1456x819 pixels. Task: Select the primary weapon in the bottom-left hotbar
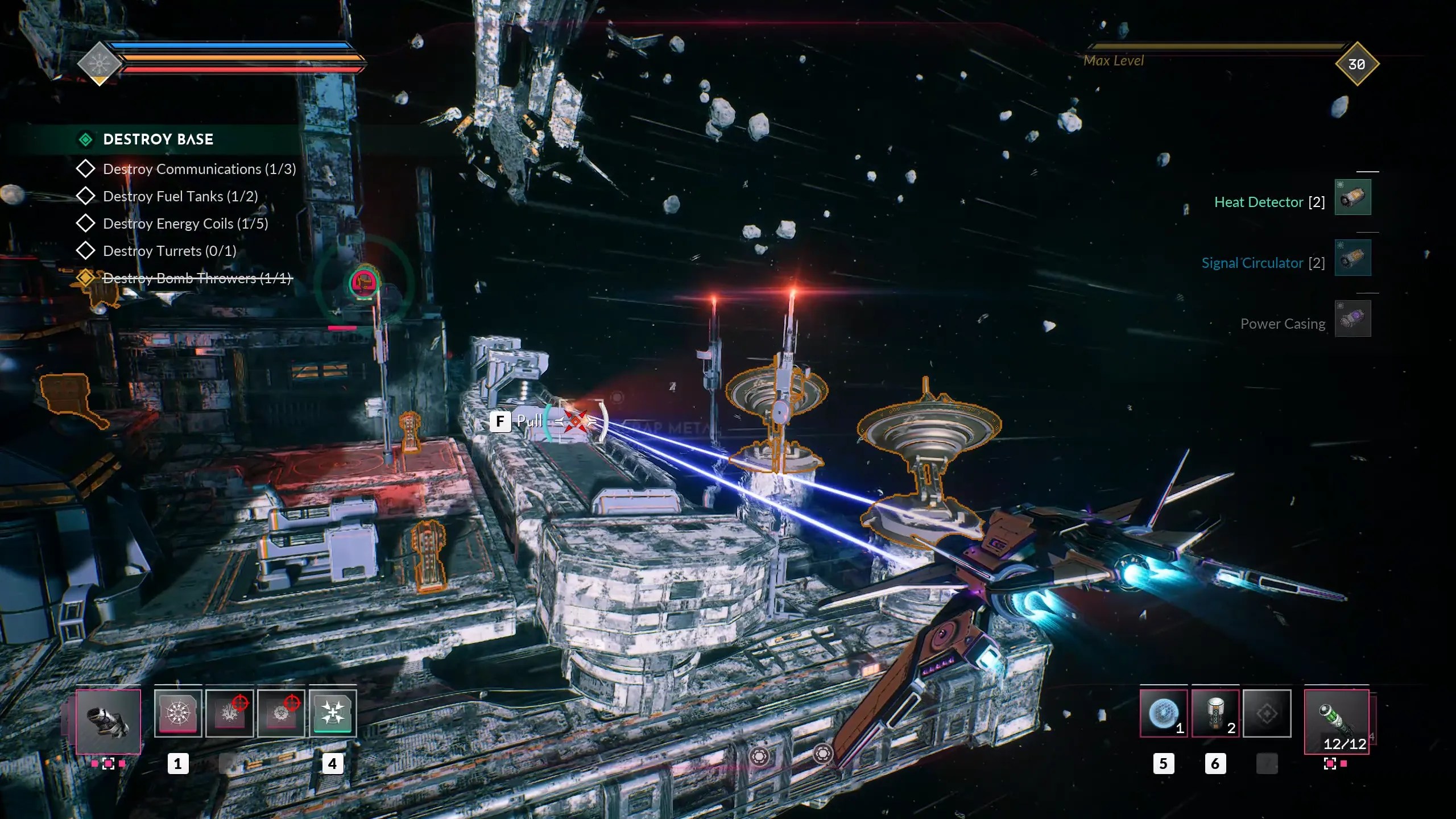[x=108, y=721]
